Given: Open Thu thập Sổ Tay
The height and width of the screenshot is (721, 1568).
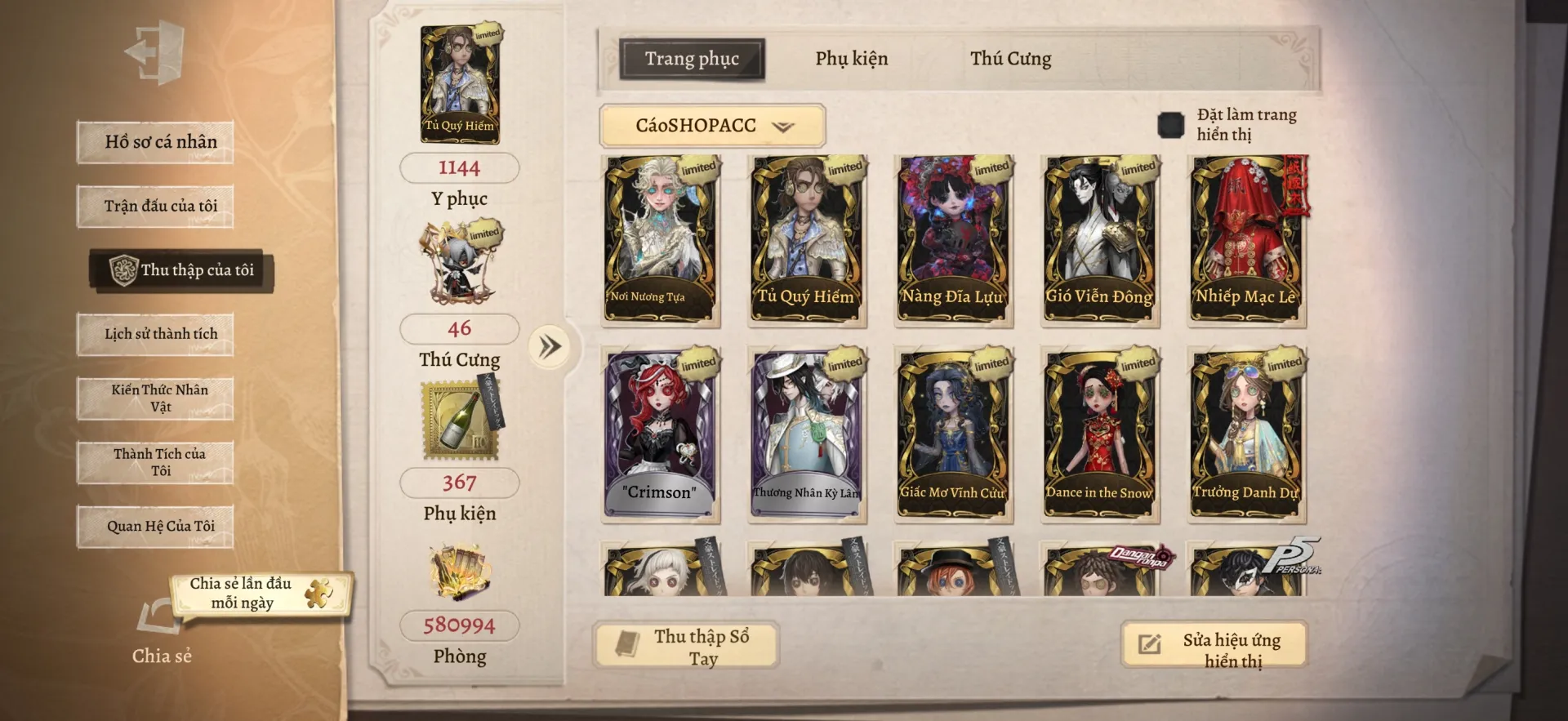Looking at the screenshot, I should 686,646.
